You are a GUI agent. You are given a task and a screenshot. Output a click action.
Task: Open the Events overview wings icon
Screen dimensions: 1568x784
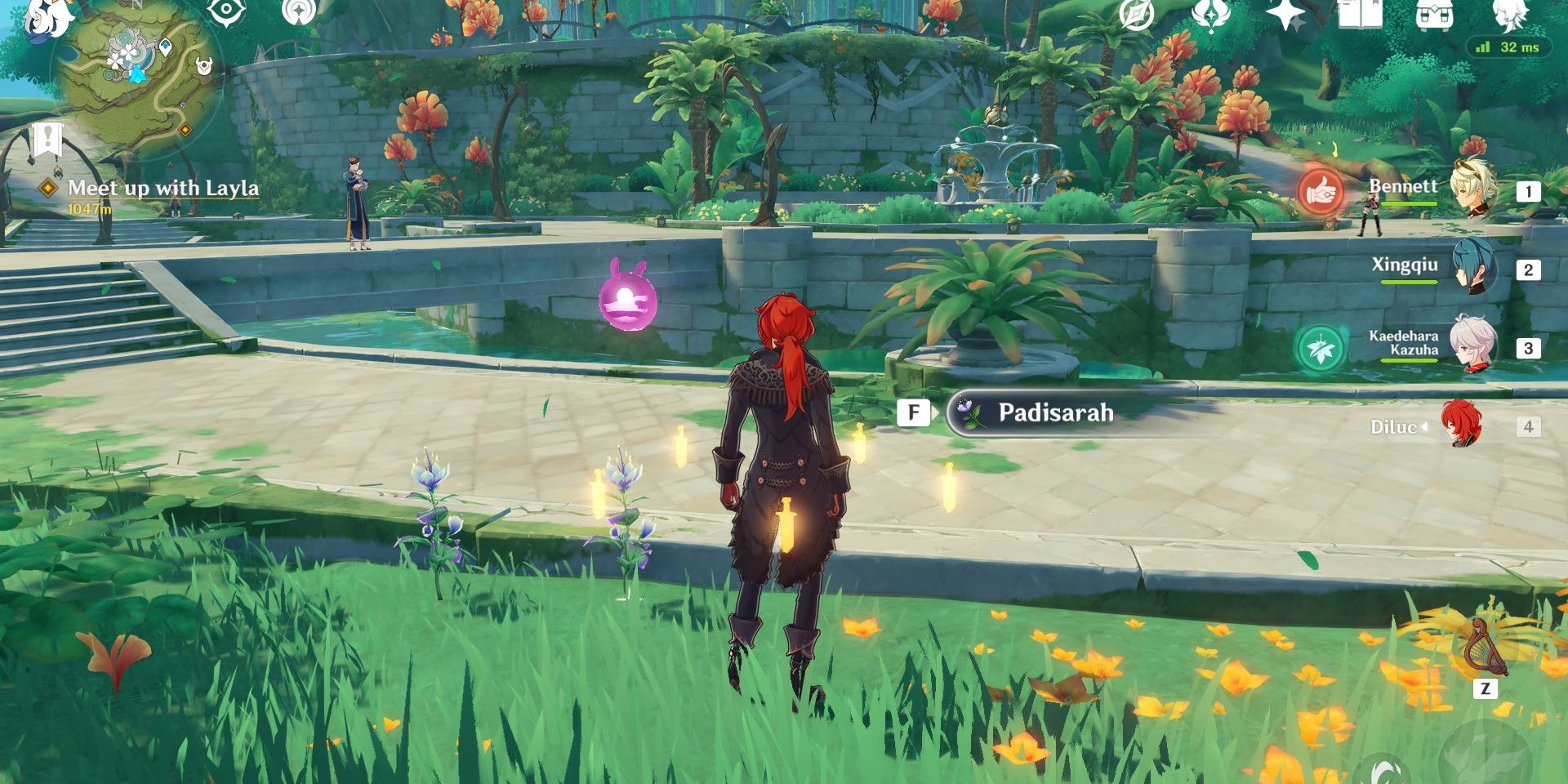pyautogui.click(x=1209, y=14)
